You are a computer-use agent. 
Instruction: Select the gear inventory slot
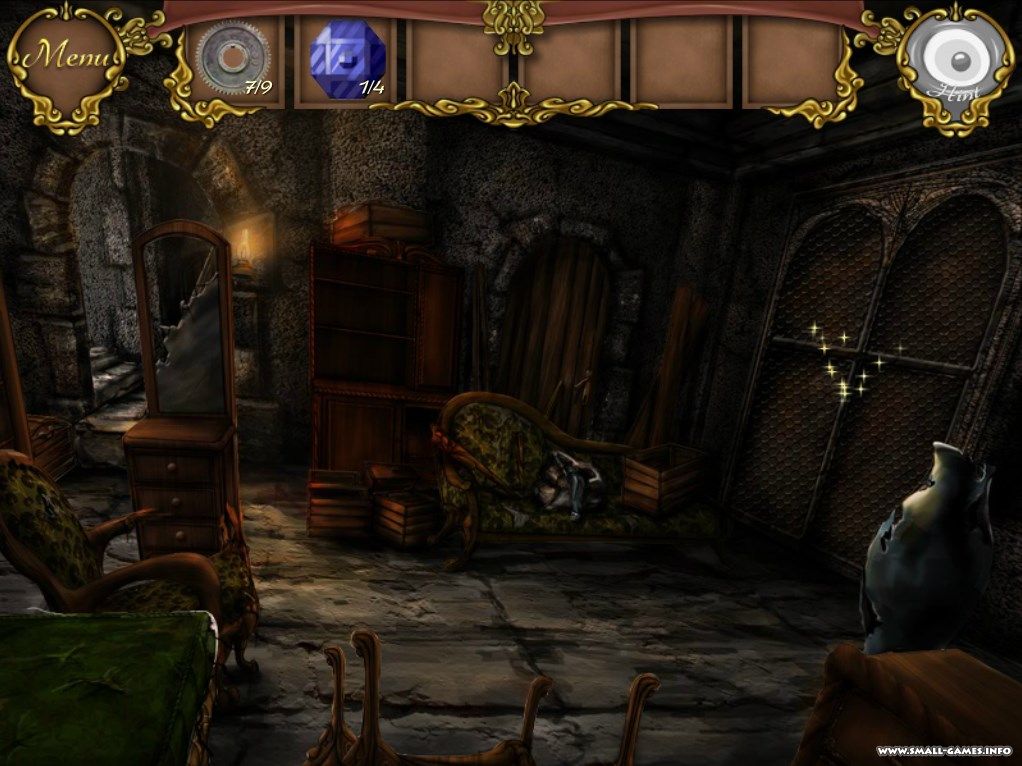click(x=232, y=59)
